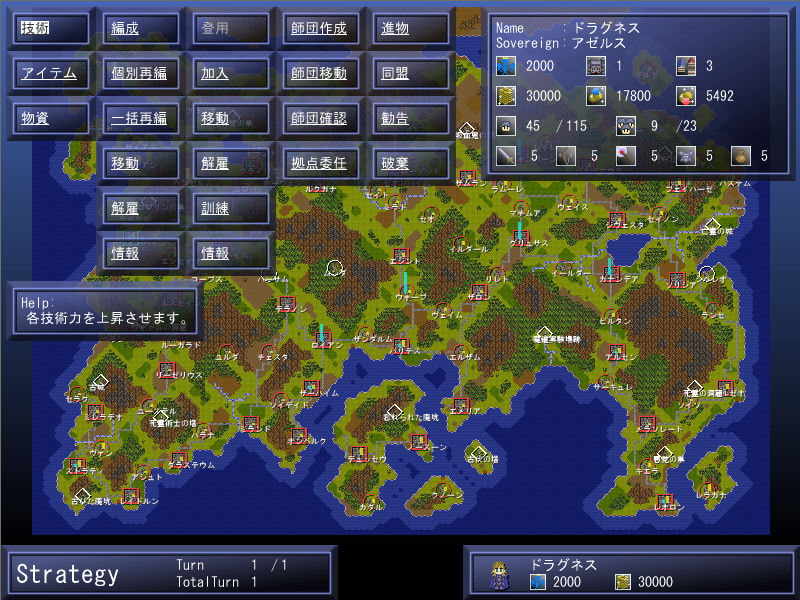Select the 加入 join command
Viewport: 800px width, 600px height.
point(231,73)
